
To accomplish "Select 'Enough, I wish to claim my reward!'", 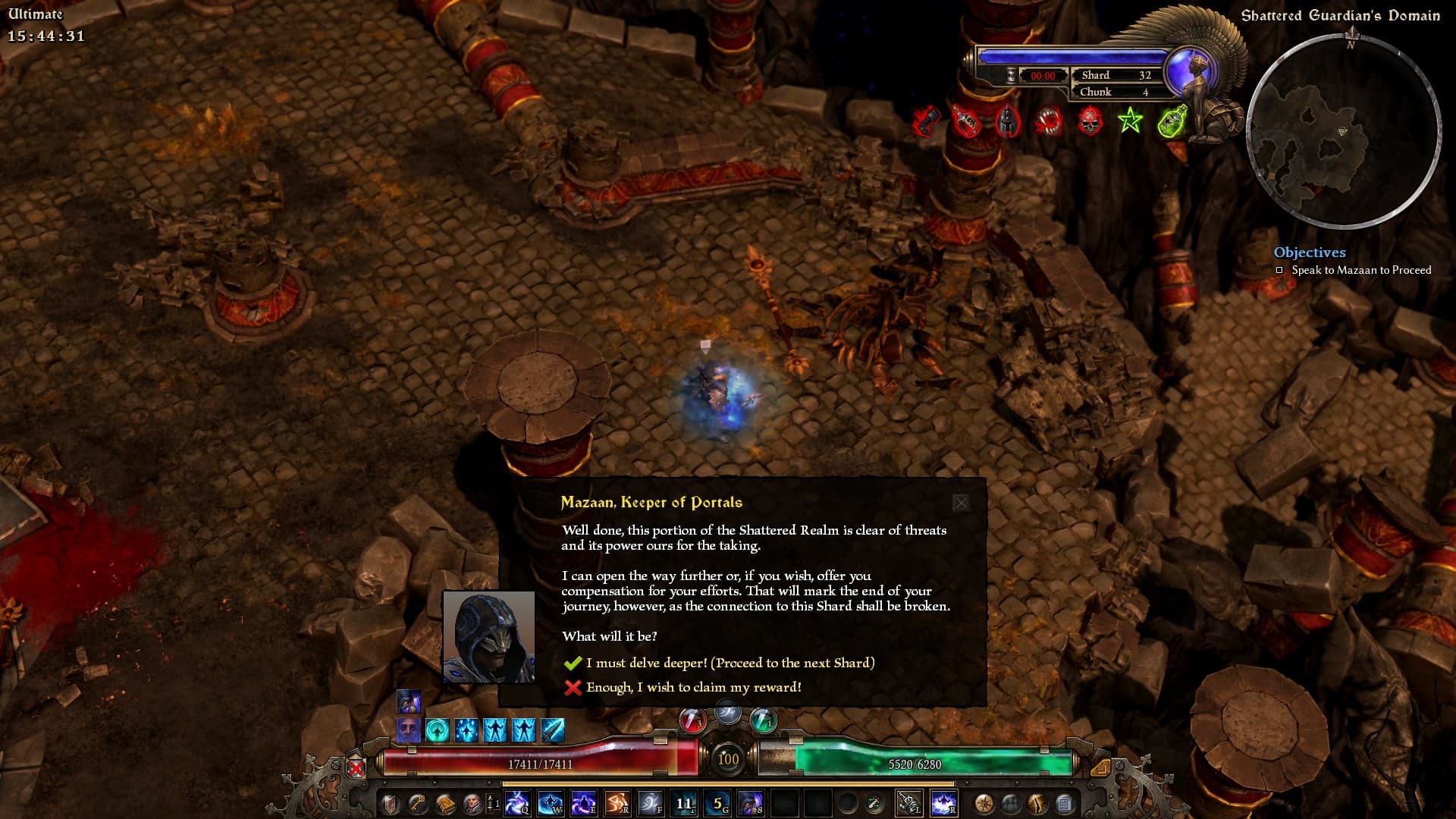I will [x=693, y=687].
